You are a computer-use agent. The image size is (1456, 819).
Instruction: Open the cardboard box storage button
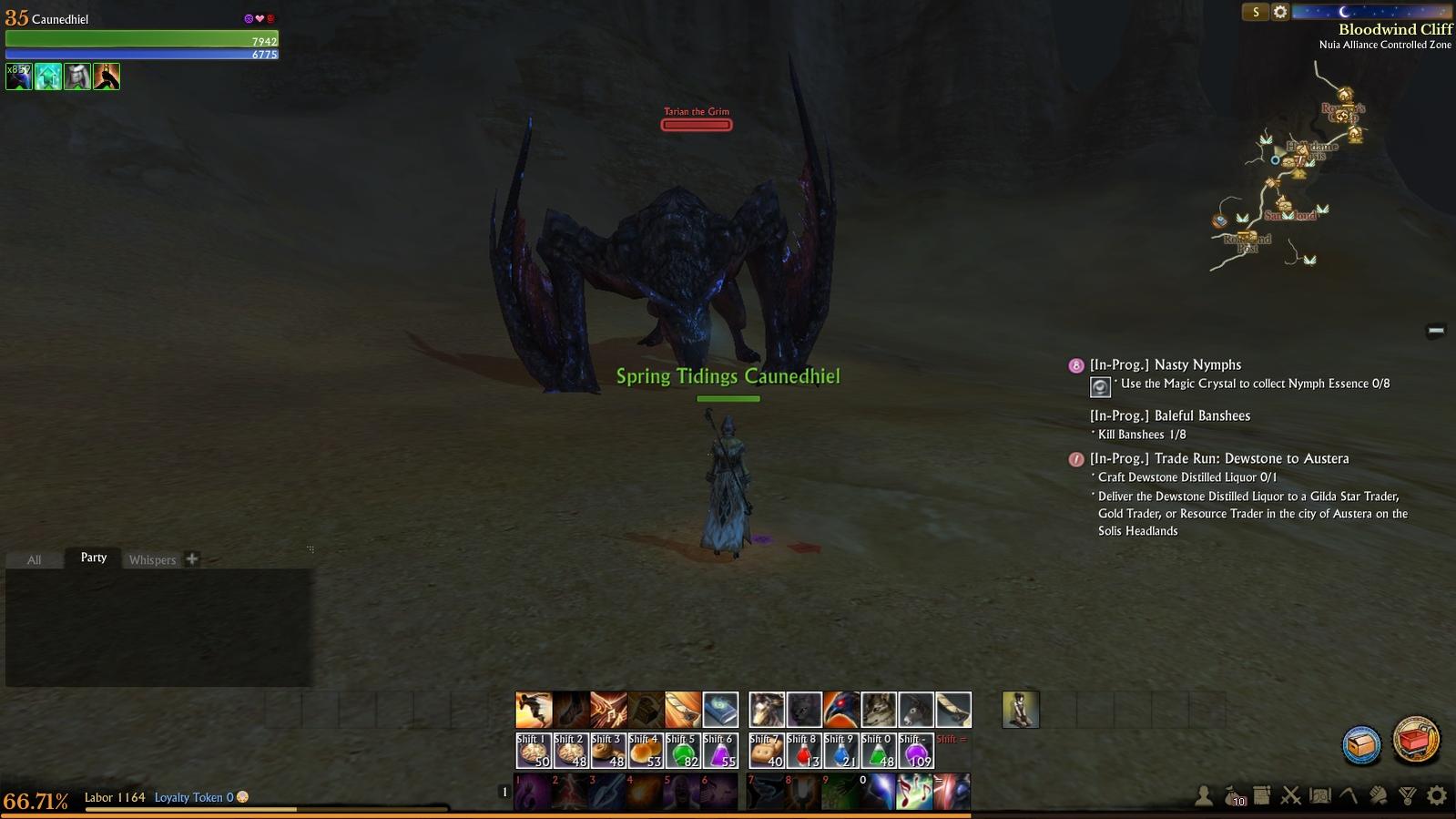click(1362, 744)
